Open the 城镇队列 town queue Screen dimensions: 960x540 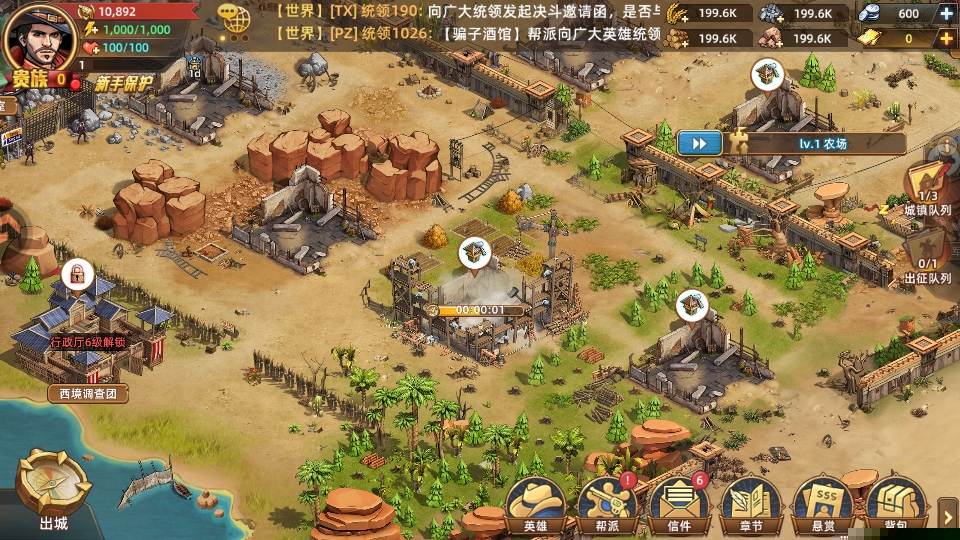click(927, 192)
